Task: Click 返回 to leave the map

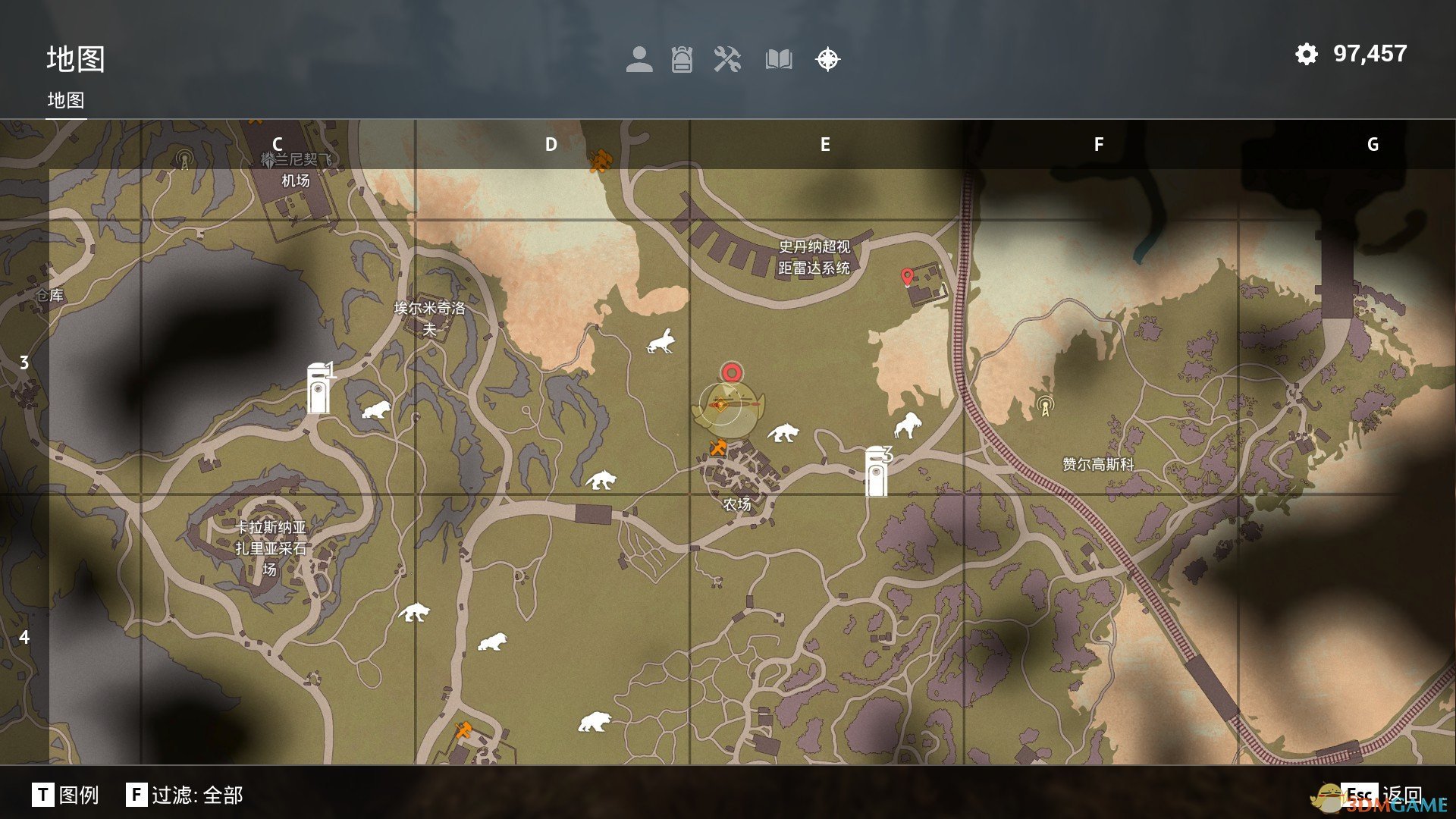Action: click(x=1382, y=795)
